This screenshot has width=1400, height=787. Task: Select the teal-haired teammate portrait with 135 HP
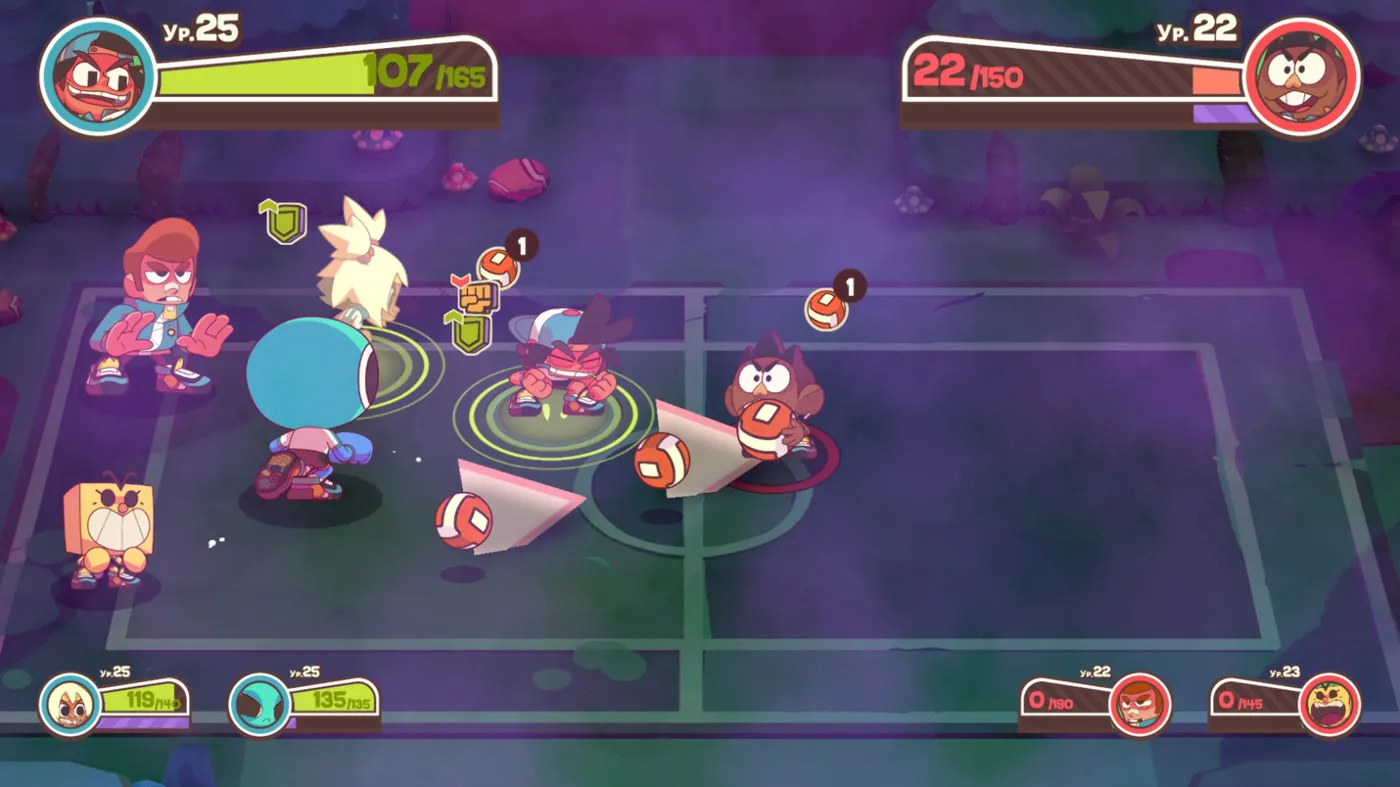click(x=260, y=704)
